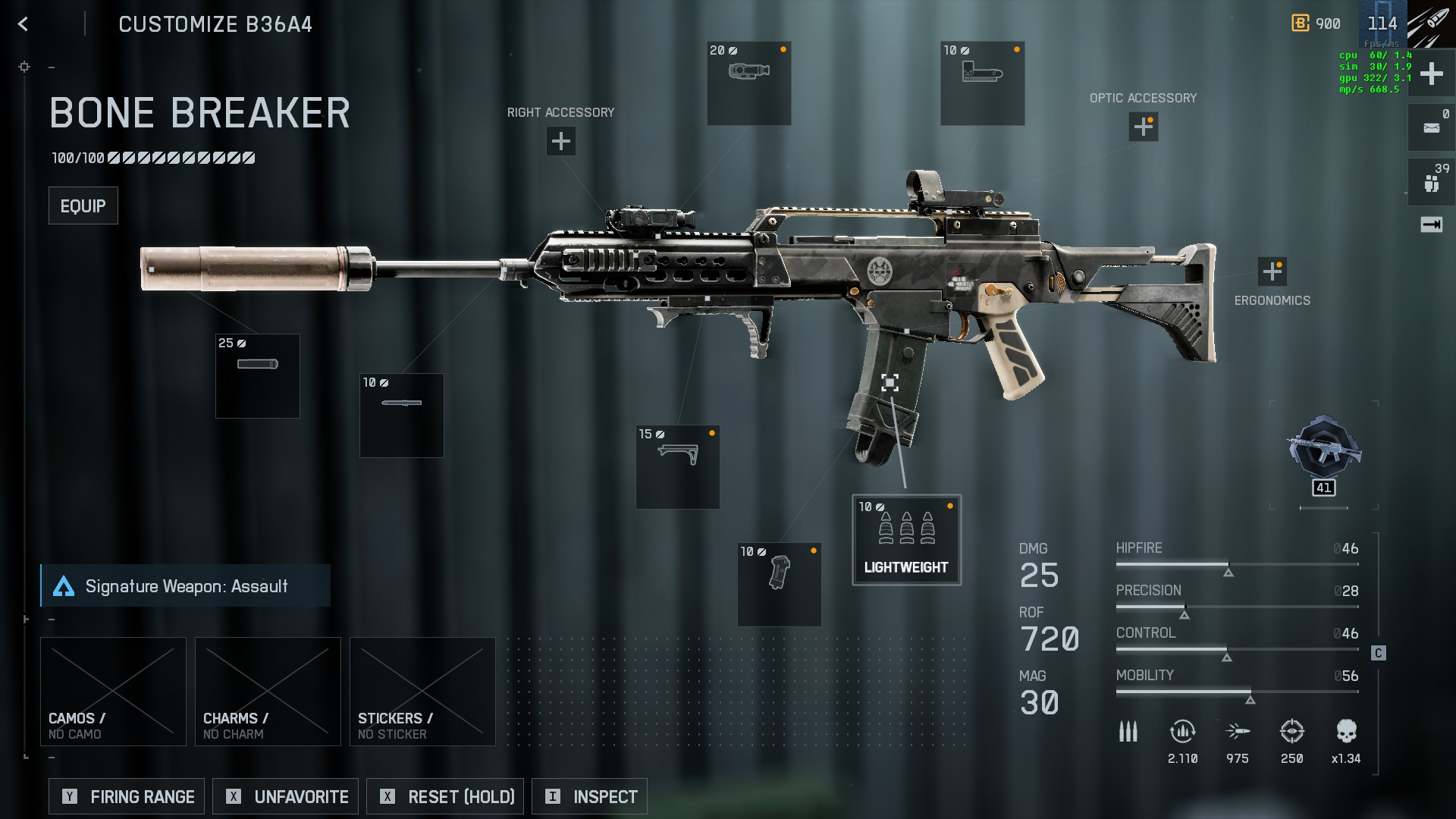Select the barrel attachment slot
The width and height of the screenshot is (1456, 819).
[x=402, y=416]
